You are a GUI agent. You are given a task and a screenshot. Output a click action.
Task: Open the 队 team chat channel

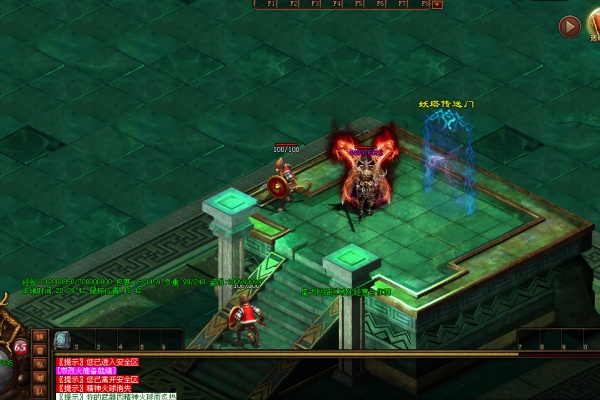[x=40, y=391]
